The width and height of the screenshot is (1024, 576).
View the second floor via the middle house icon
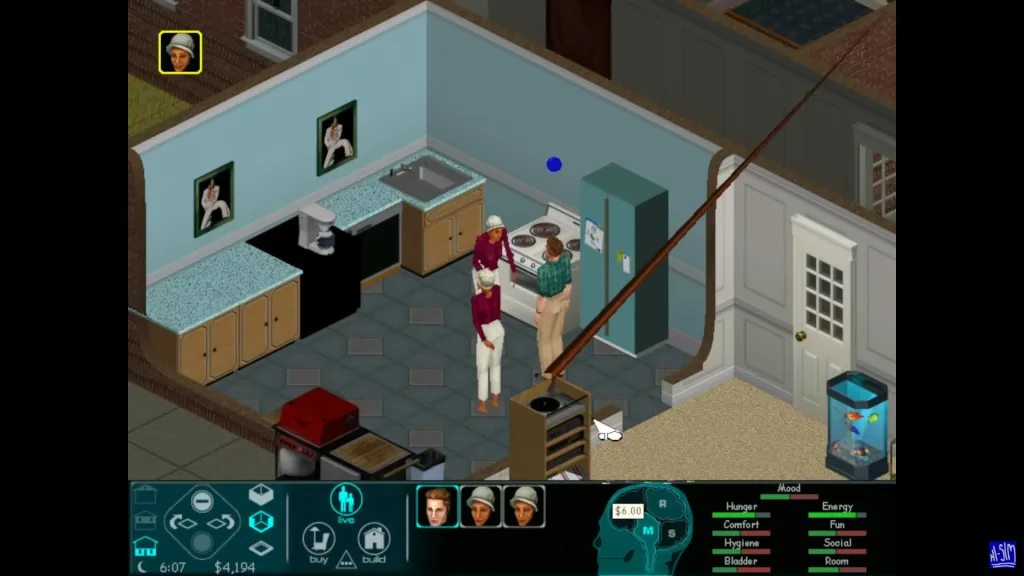click(145, 521)
